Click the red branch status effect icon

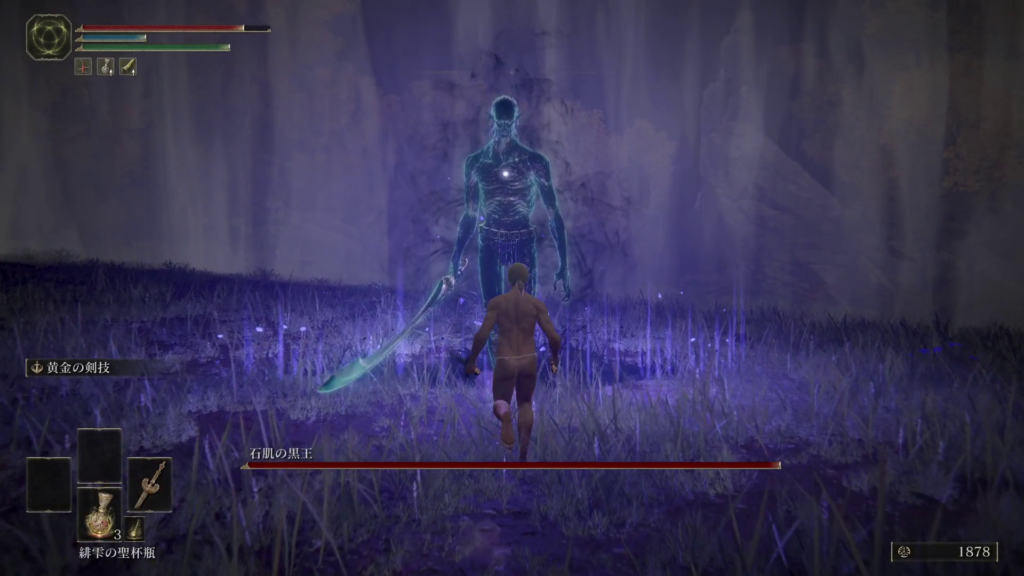pos(83,67)
